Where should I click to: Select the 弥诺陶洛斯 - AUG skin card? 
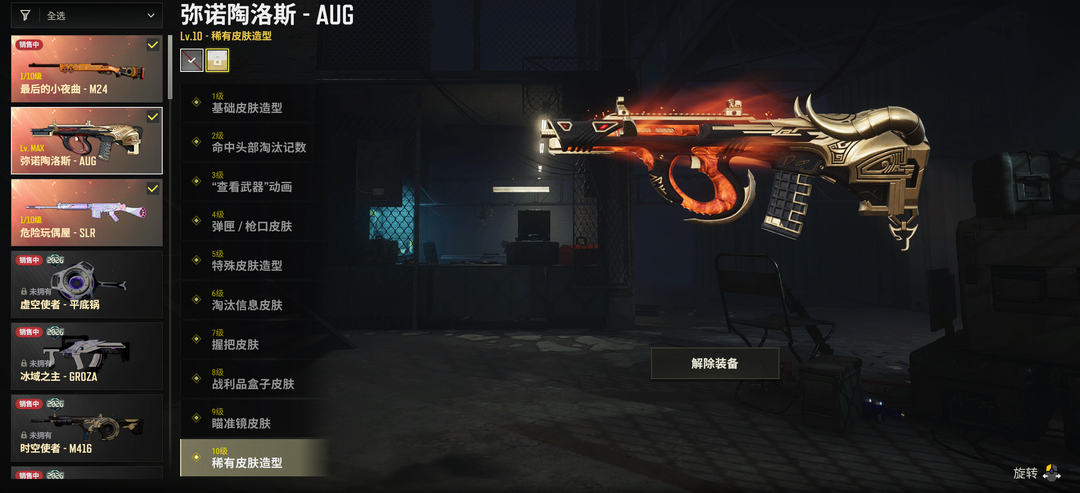[x=87, y=140]
